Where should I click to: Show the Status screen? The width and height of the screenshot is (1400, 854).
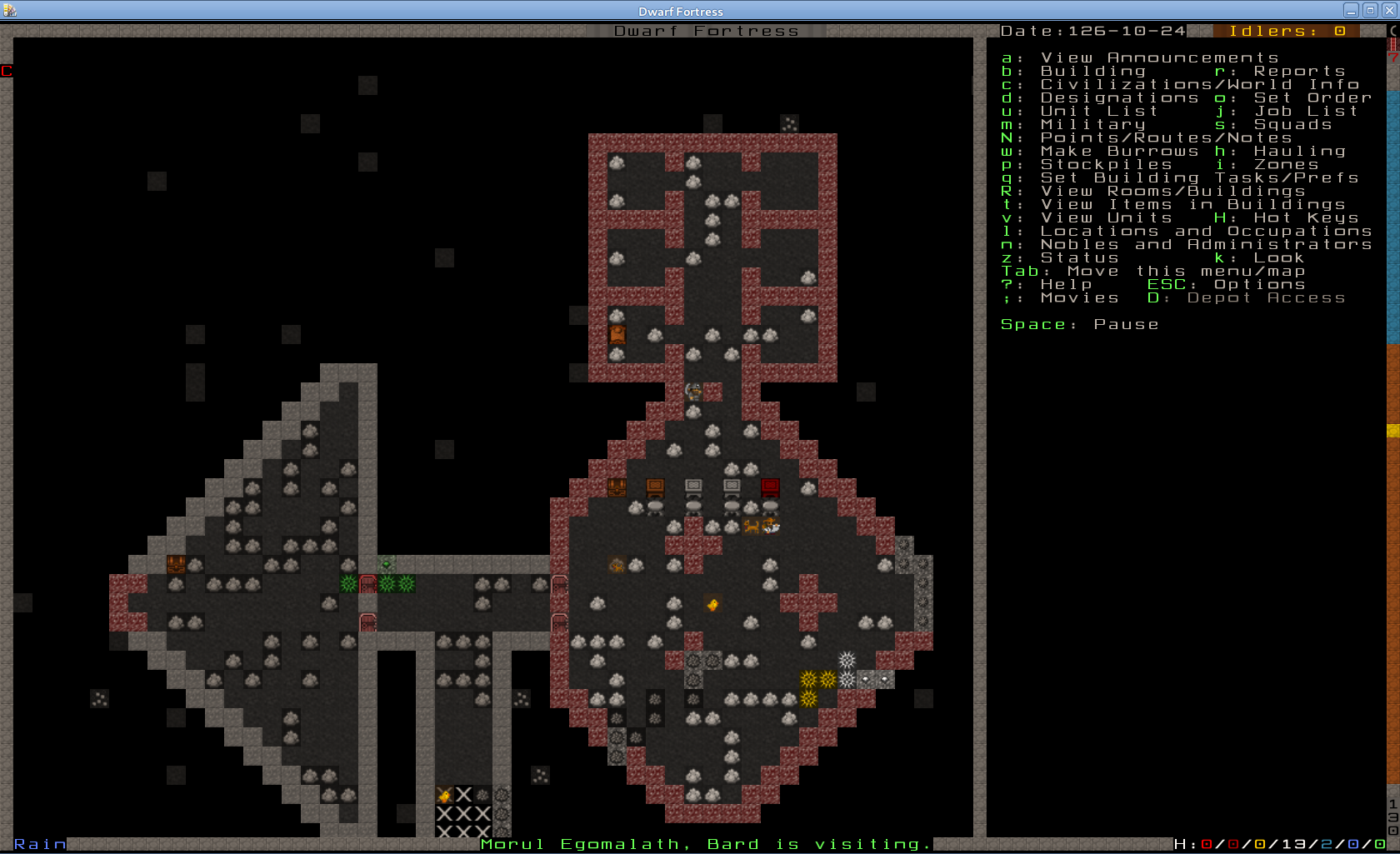tap(1079, 257)
